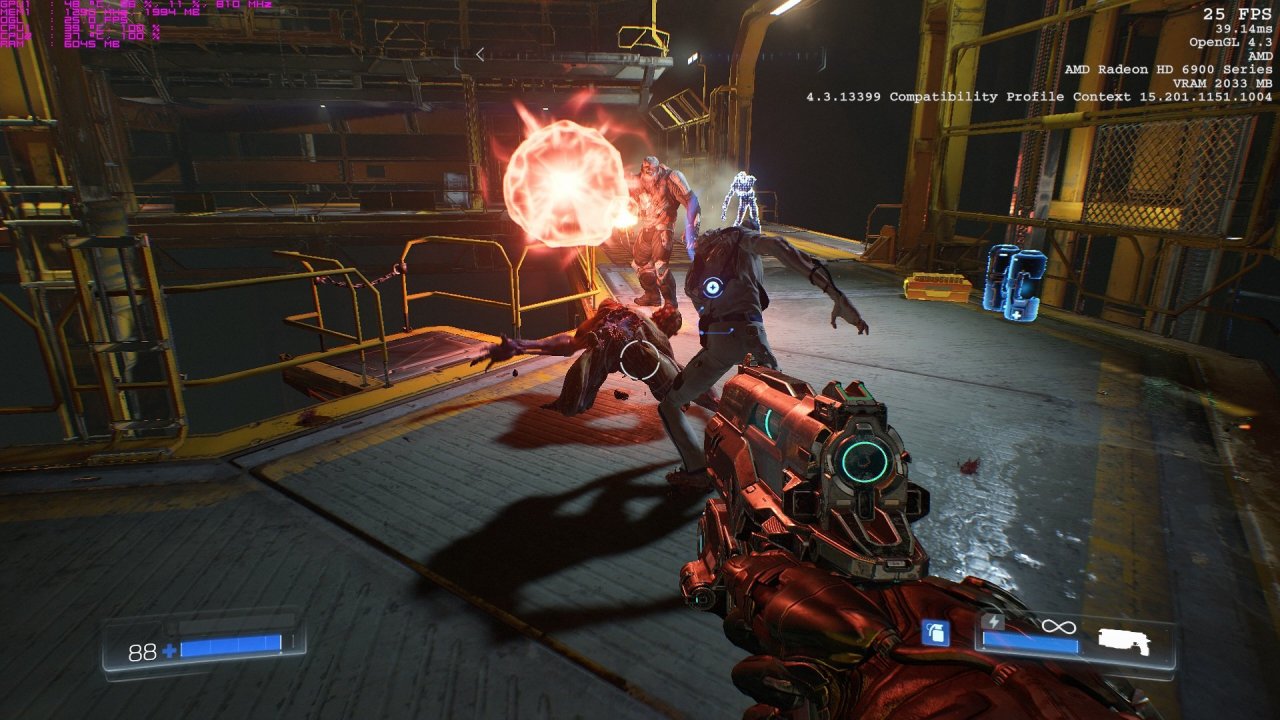Click the white pistol weapon icon
Image resolution: width=1280 pixels, height=720 pixels.
(x=1124, y=642)
